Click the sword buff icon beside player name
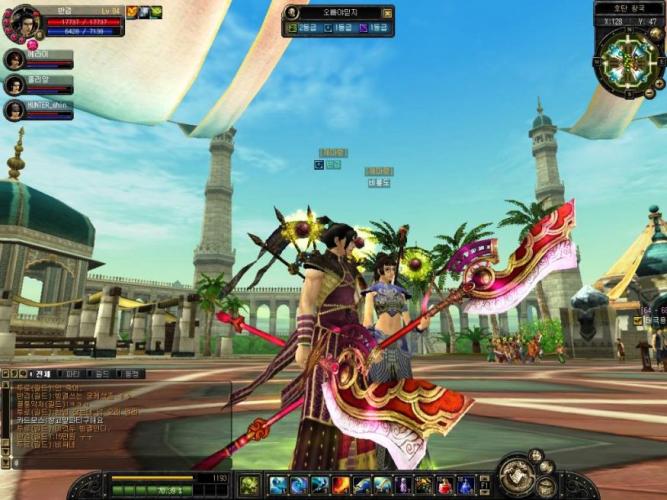 [132, 13]
